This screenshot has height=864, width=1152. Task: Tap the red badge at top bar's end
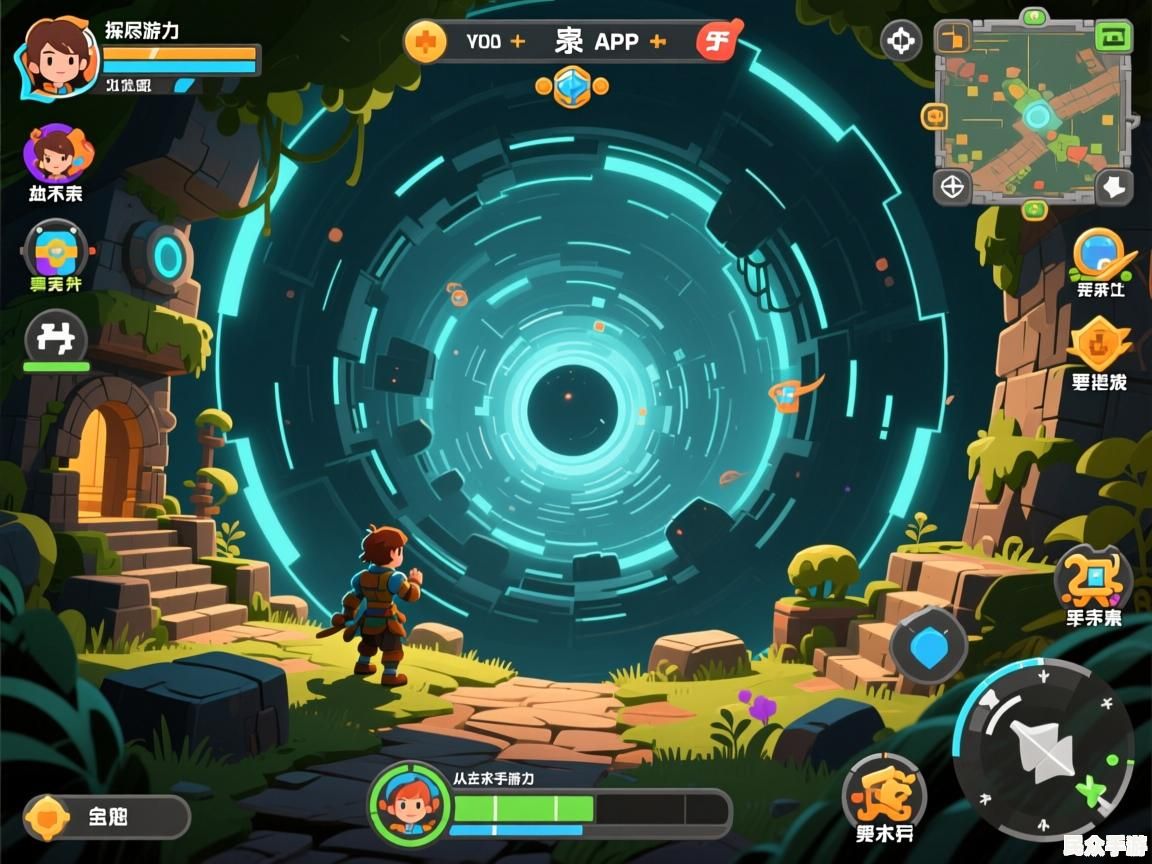(x=717, y=42)
